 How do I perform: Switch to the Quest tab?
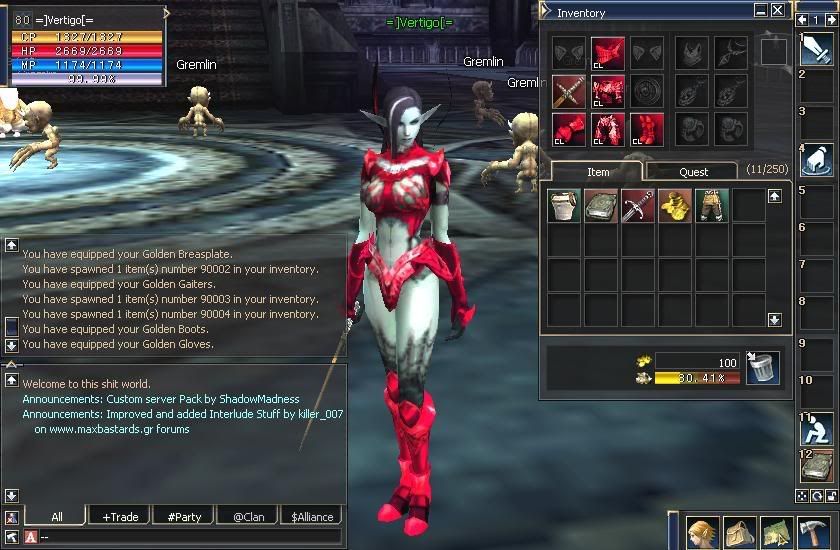point(693,172)
